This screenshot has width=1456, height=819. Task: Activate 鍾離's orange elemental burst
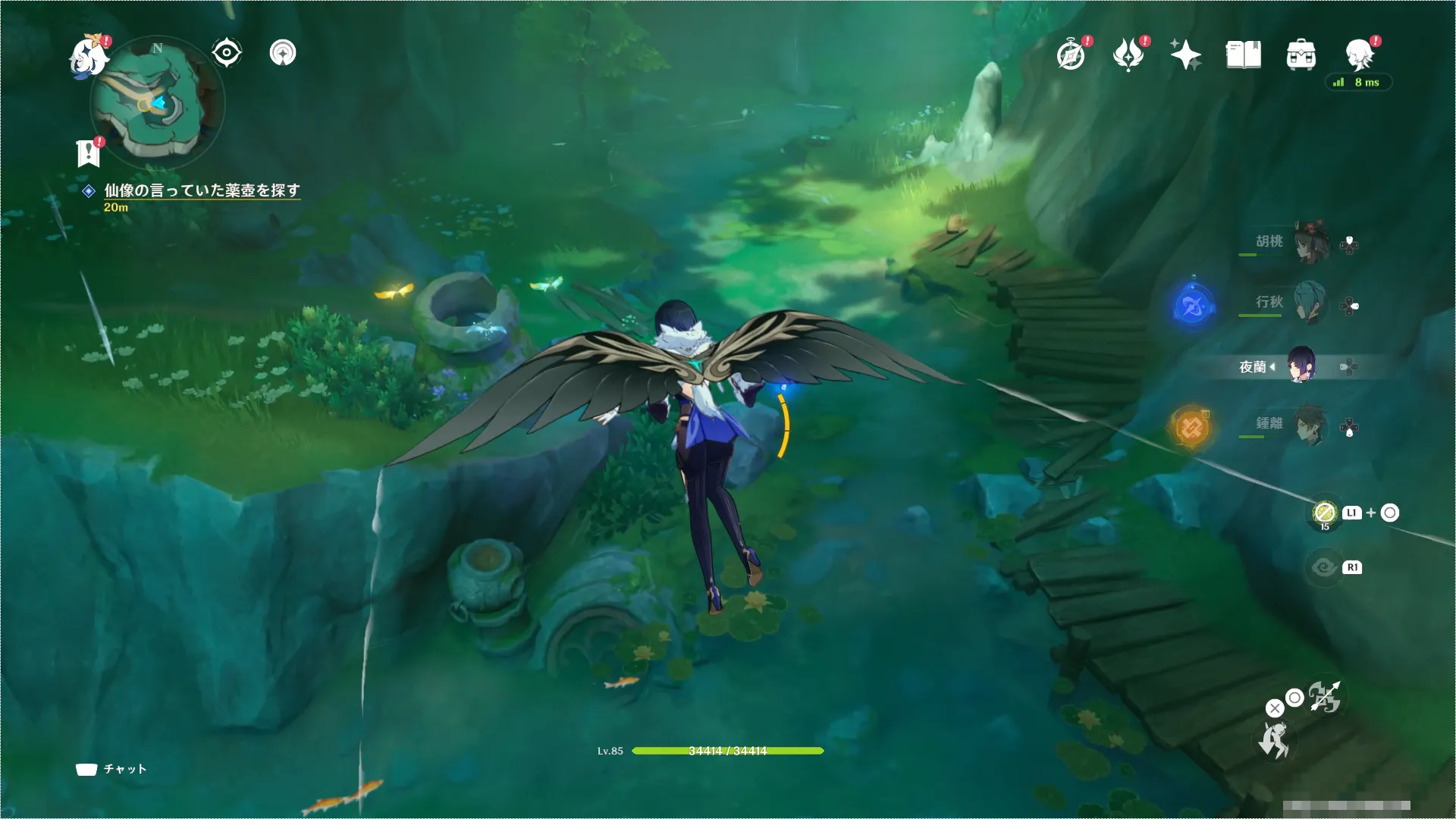pyautogui.click(x=1191, y=428)
